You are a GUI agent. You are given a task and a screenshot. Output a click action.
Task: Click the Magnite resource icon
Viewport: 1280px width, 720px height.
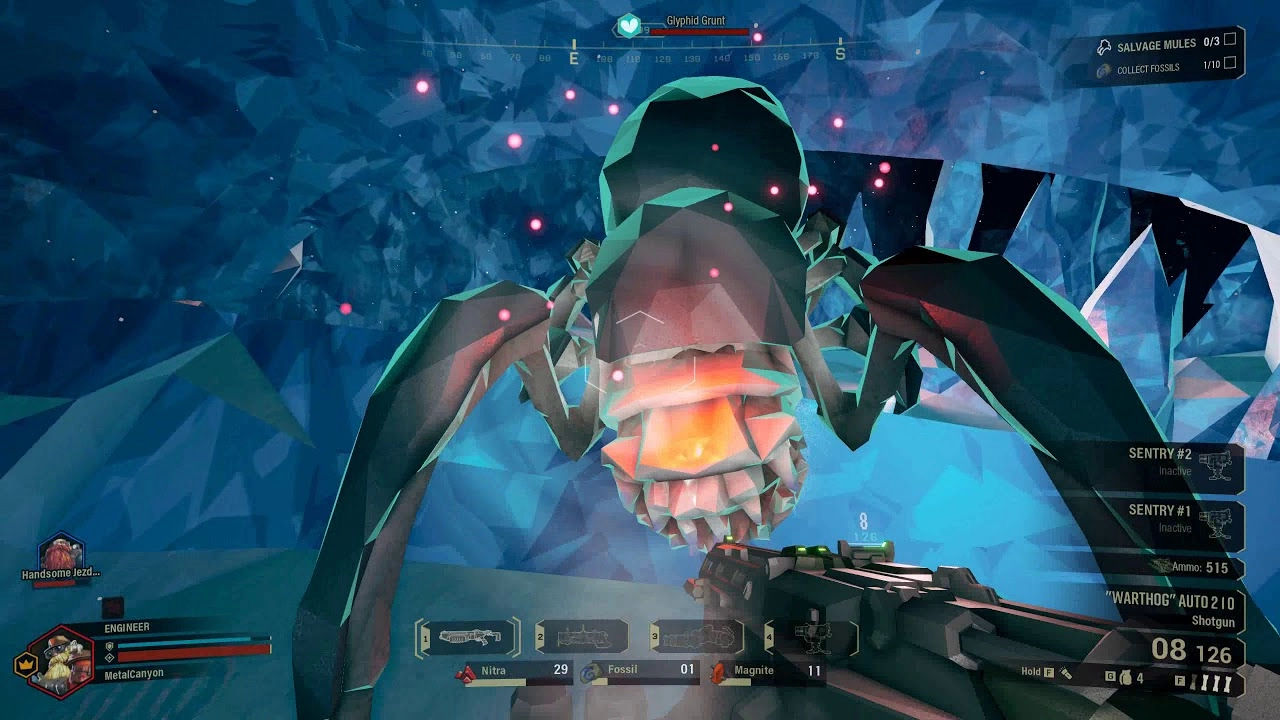(x=718, y=673)
